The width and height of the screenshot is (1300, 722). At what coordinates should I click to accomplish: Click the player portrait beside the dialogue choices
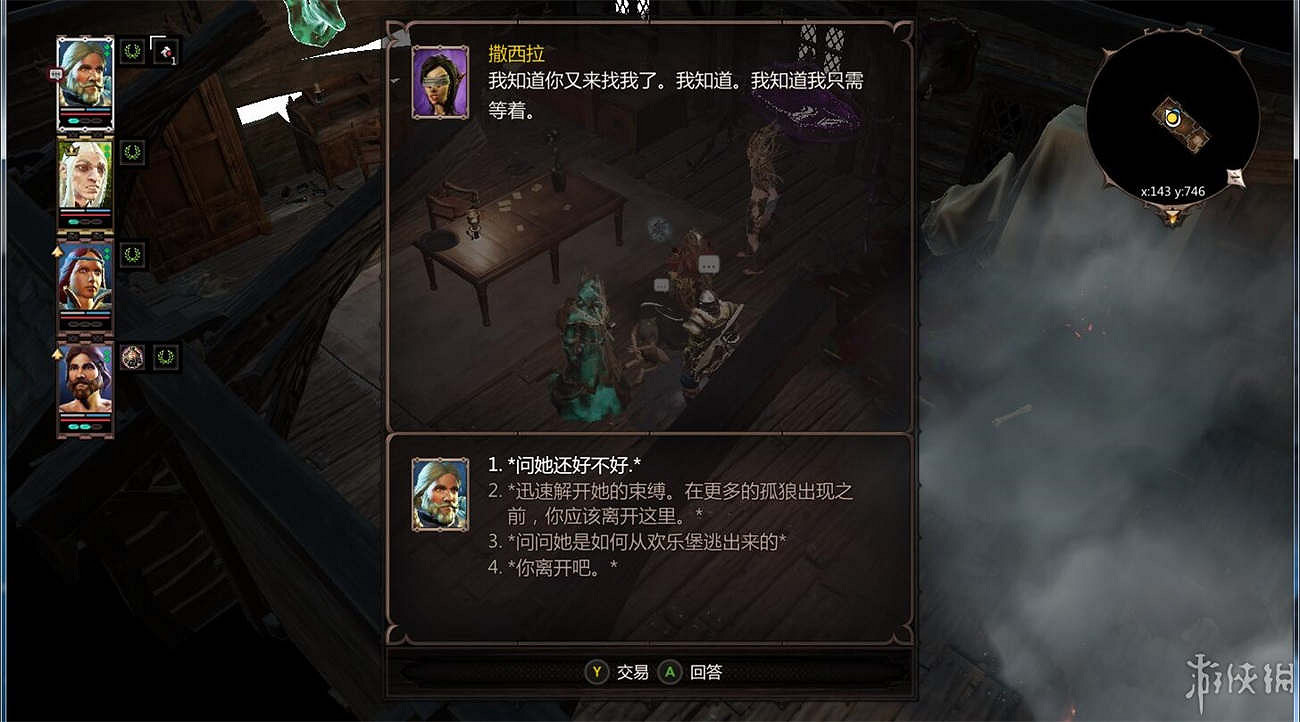(440, 490)
